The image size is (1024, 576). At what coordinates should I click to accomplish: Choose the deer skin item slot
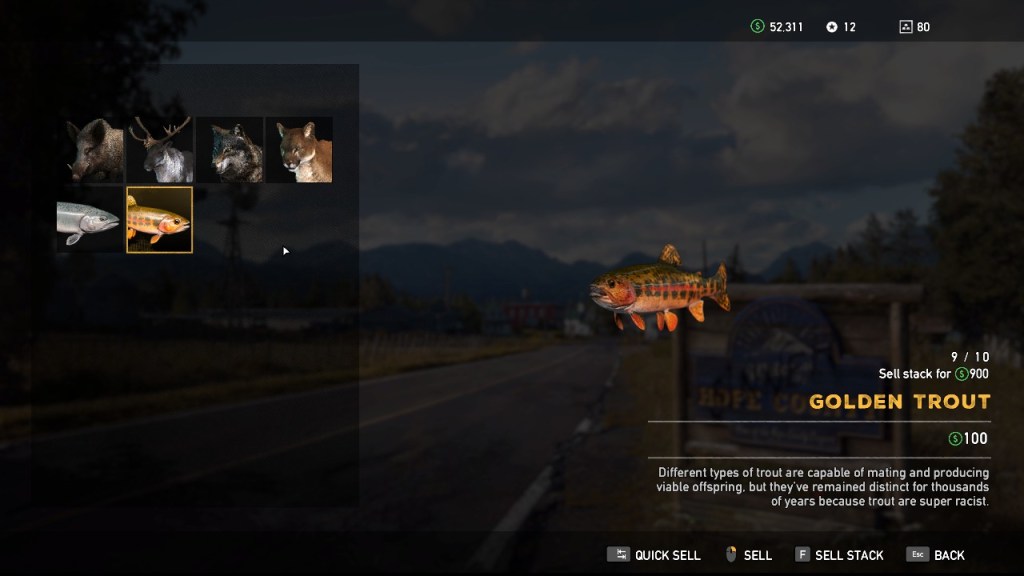[160, 150]
